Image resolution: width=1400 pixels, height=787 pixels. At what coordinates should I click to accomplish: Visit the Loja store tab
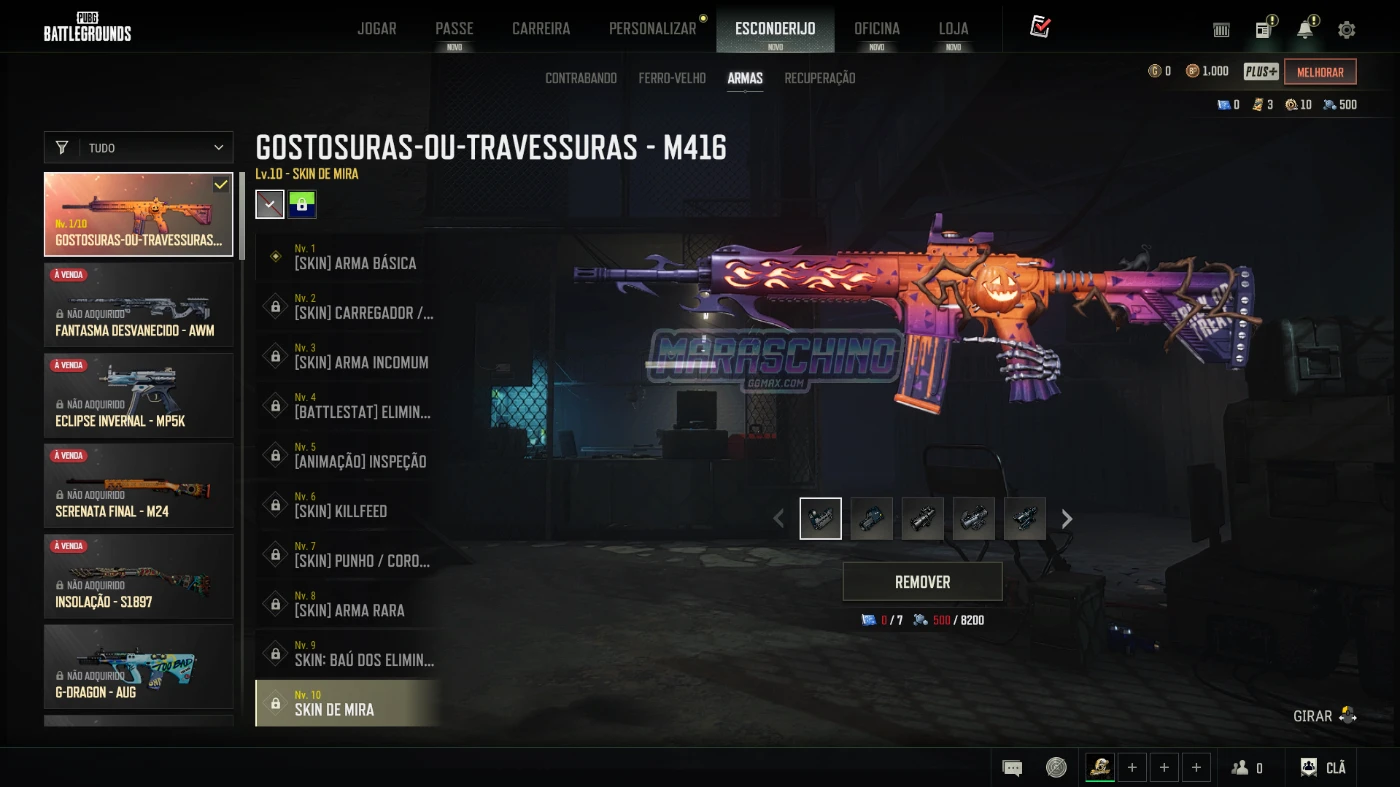[x=953, y=28]
